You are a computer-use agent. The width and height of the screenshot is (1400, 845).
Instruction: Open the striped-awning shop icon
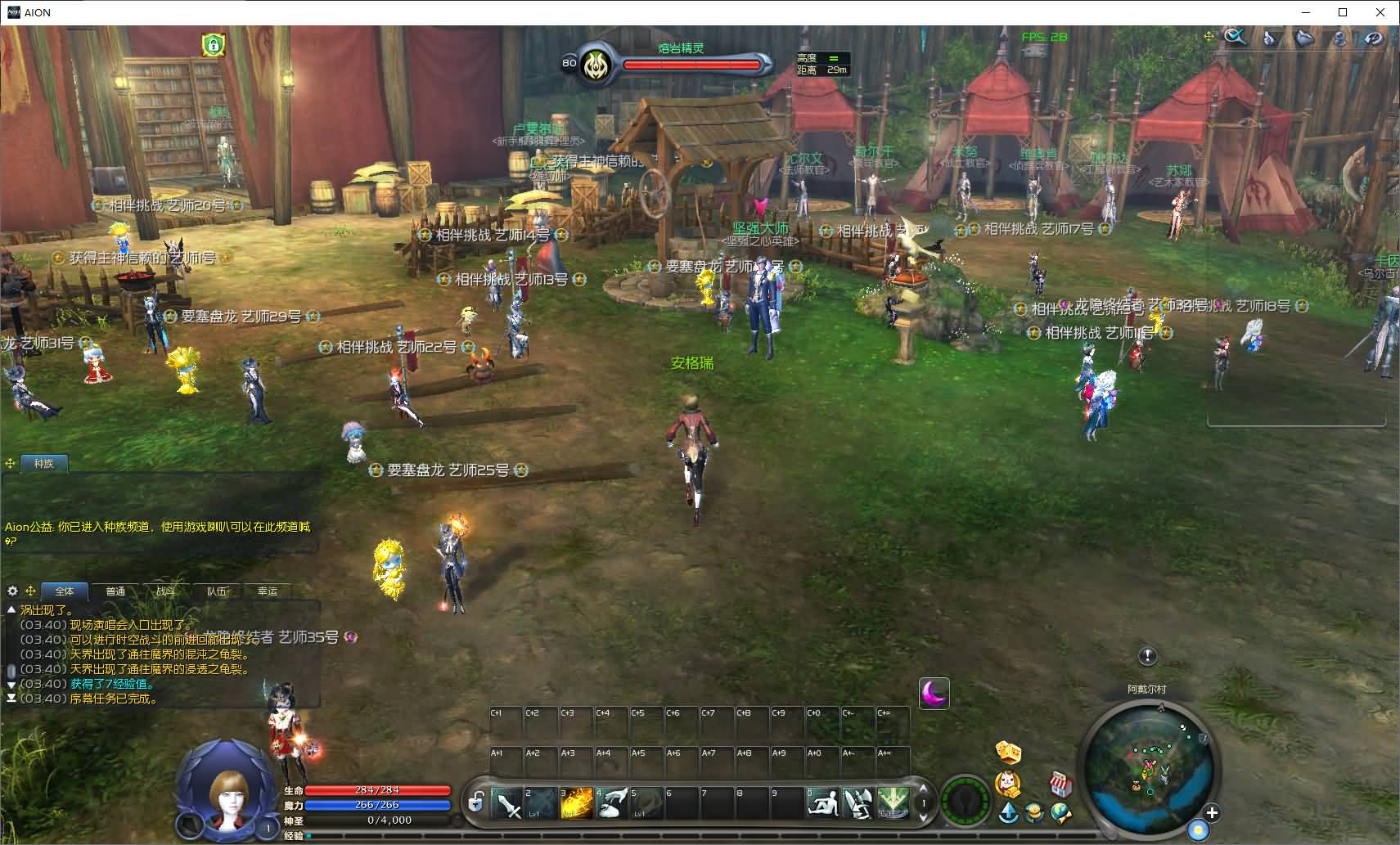[x=1060, y=784]
